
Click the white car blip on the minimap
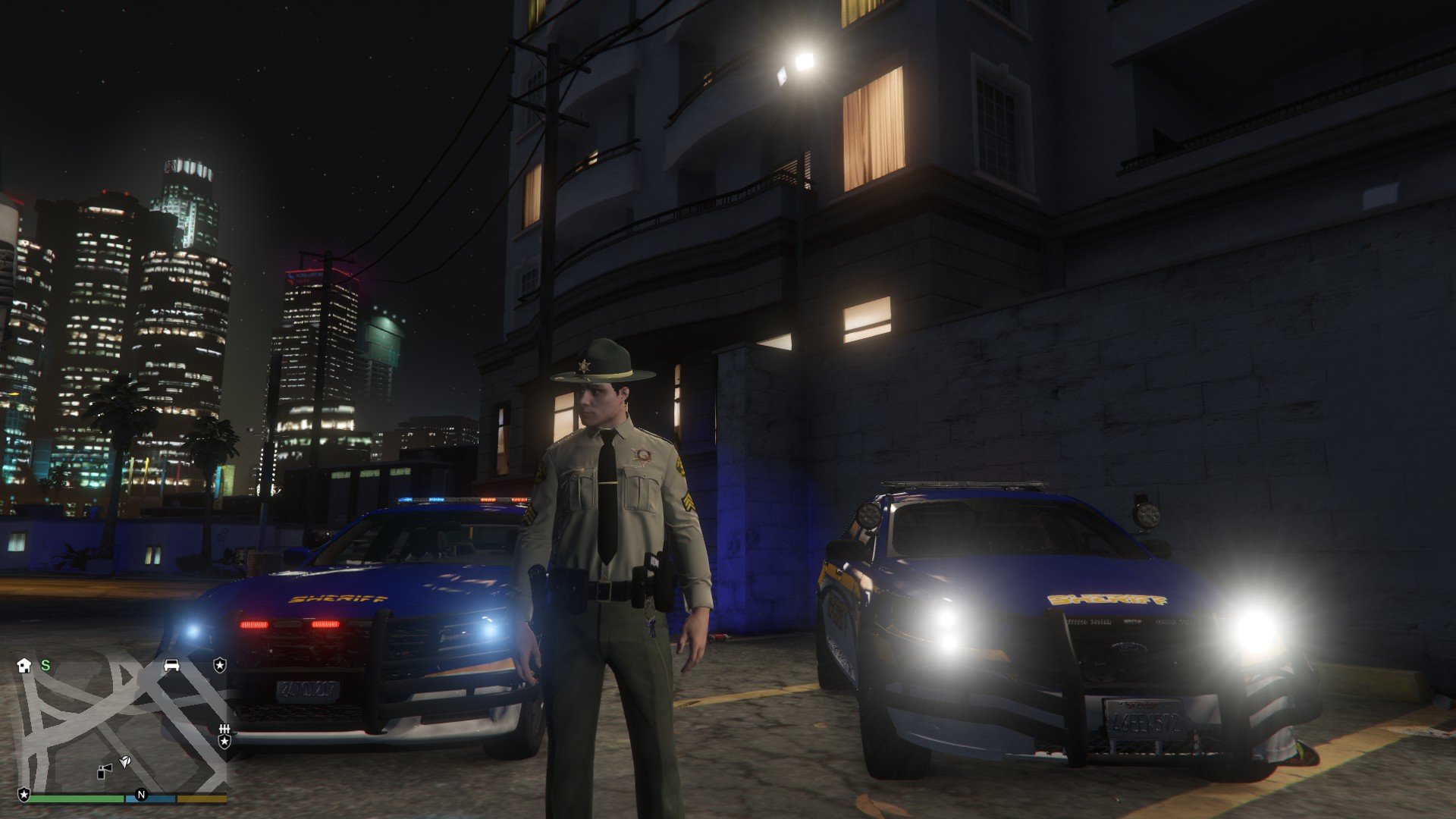pos(172,665)
